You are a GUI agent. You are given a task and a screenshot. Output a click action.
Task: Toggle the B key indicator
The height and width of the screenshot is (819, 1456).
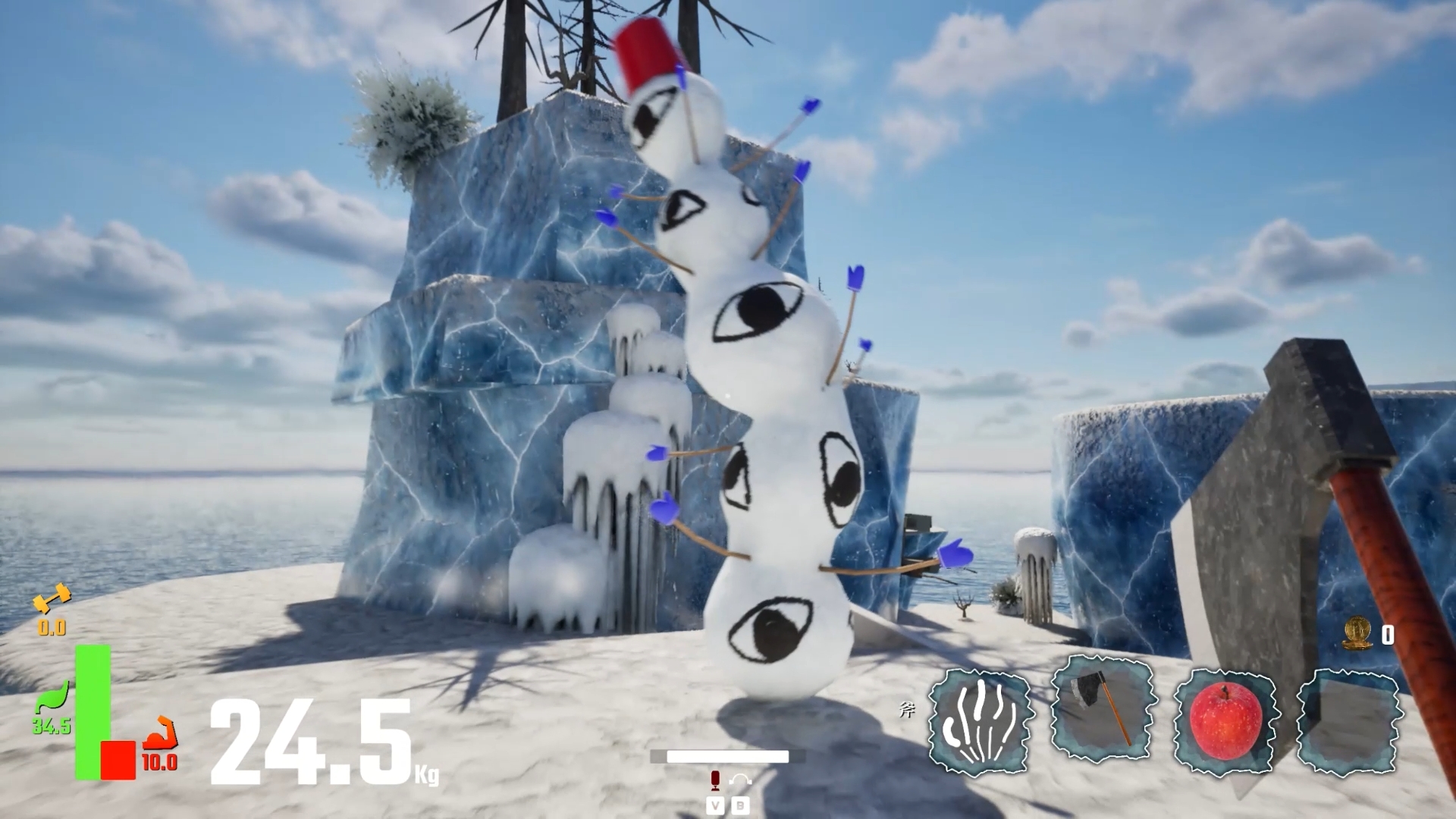(x=741, y=806)
